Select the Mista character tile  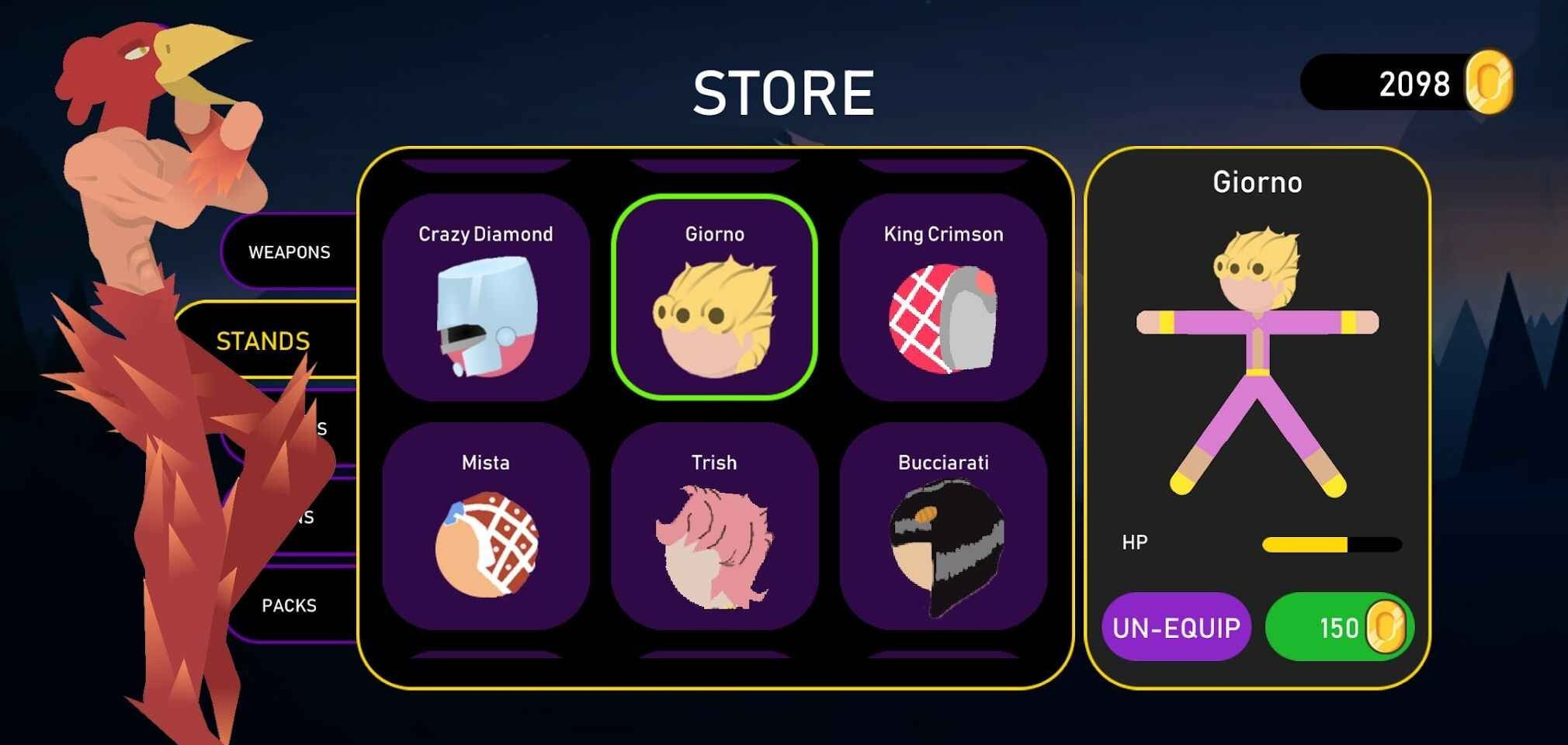[x=485, y=526]
